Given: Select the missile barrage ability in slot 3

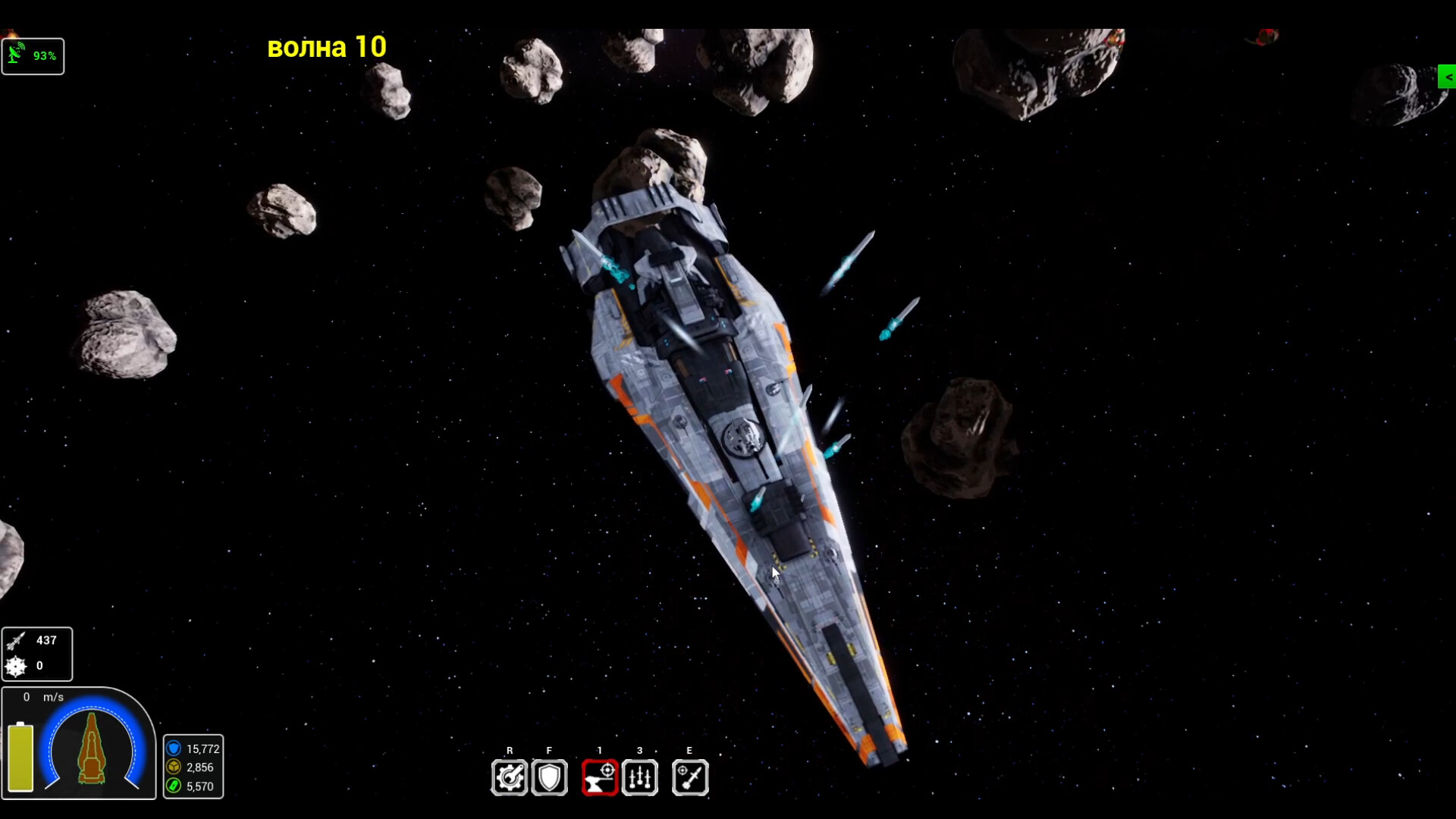Looking at the screenshot, I should click(640, 777).
